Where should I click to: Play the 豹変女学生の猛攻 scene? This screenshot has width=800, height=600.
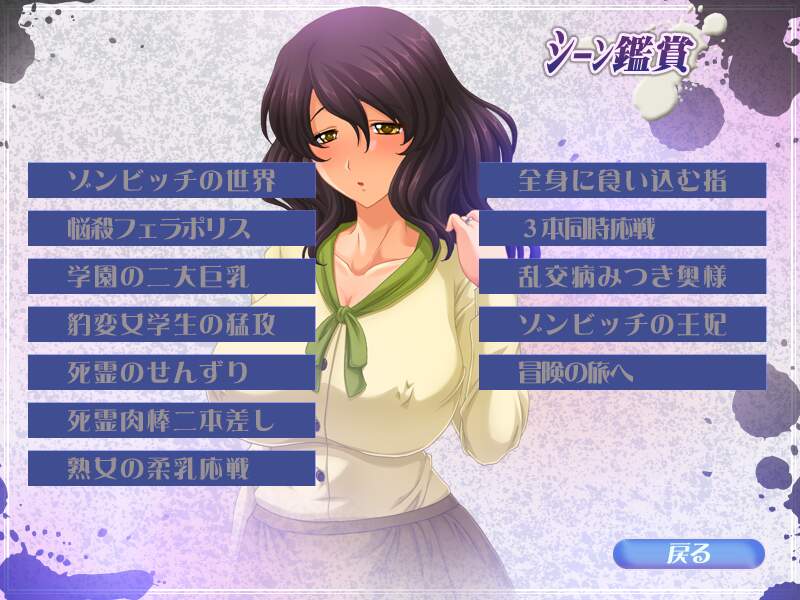[171, 324]
